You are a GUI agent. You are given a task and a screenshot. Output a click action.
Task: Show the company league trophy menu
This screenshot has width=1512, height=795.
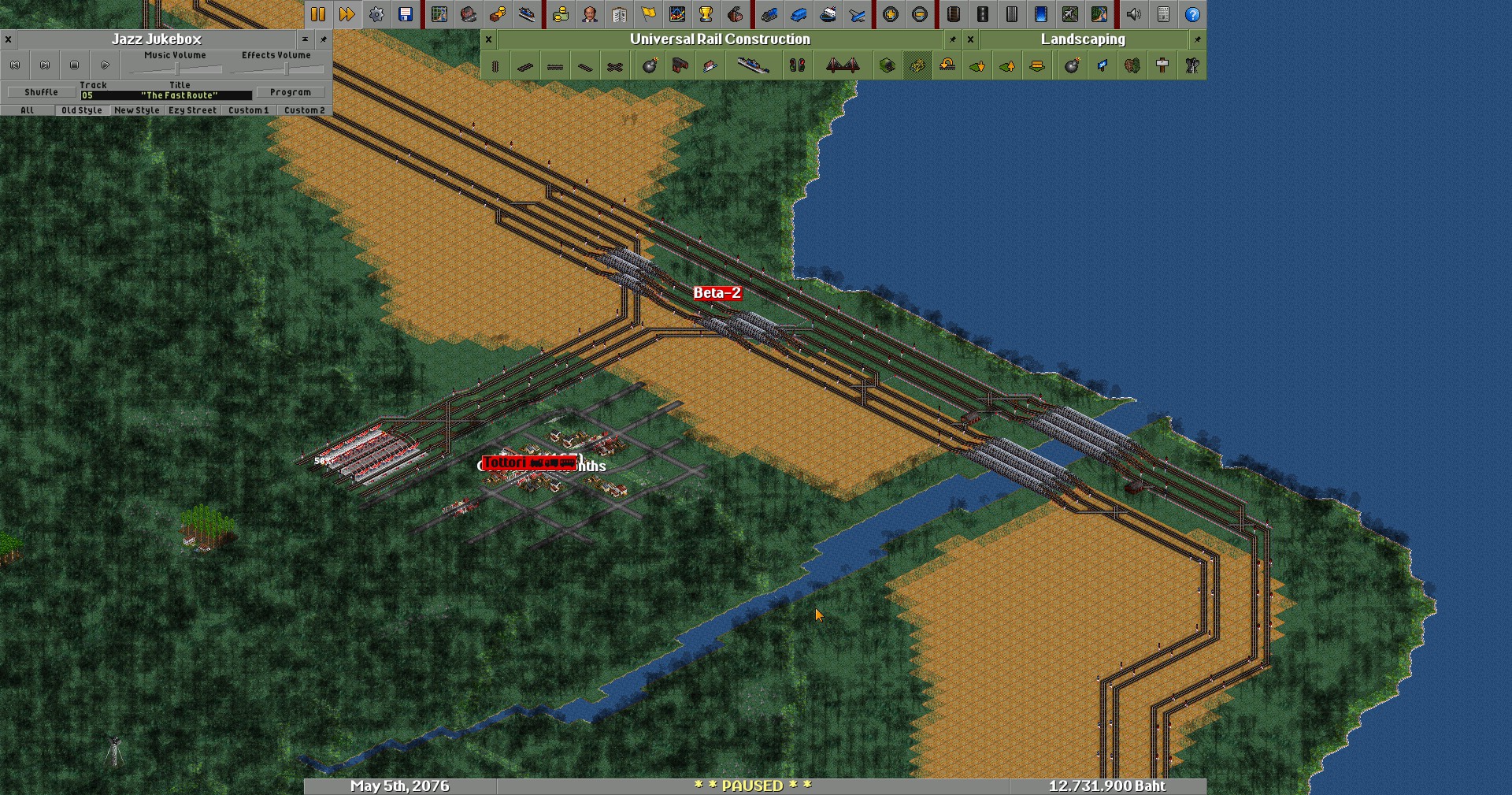click(706, 14)
